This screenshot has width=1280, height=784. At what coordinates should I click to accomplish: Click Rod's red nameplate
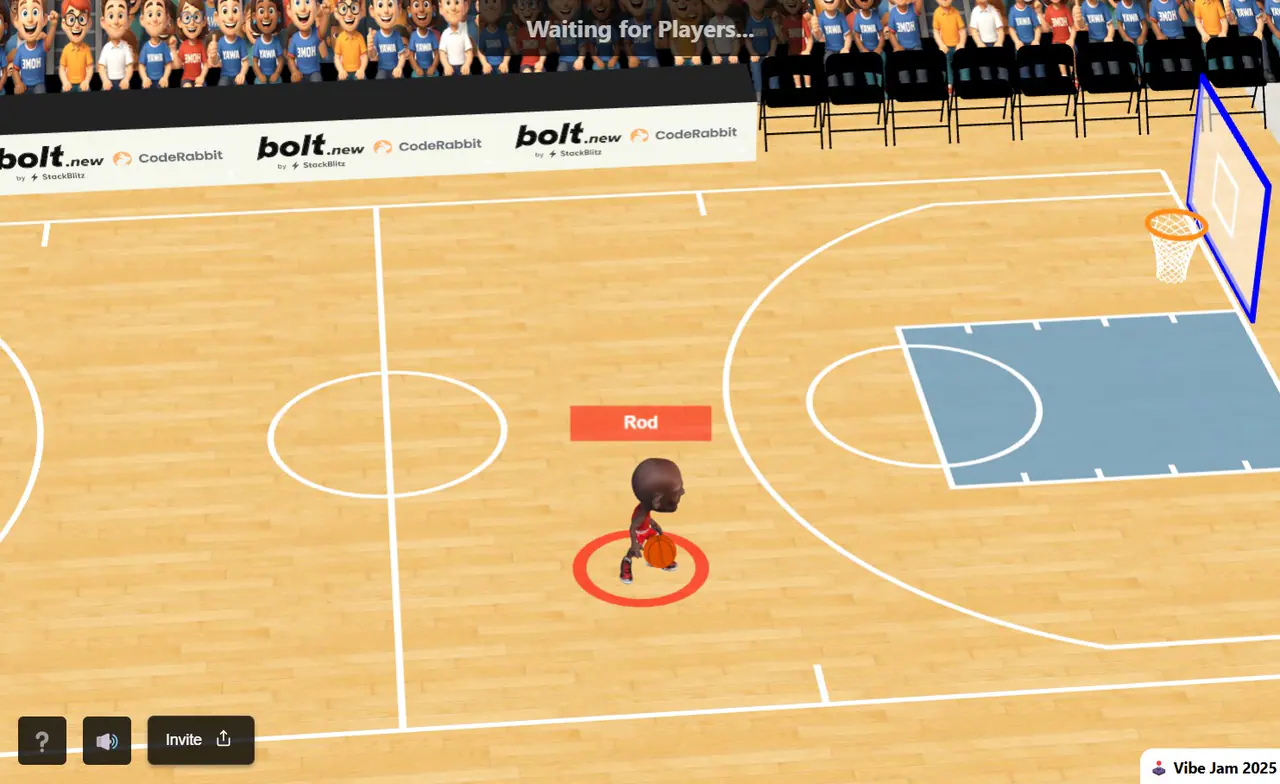tap(640, 422)
